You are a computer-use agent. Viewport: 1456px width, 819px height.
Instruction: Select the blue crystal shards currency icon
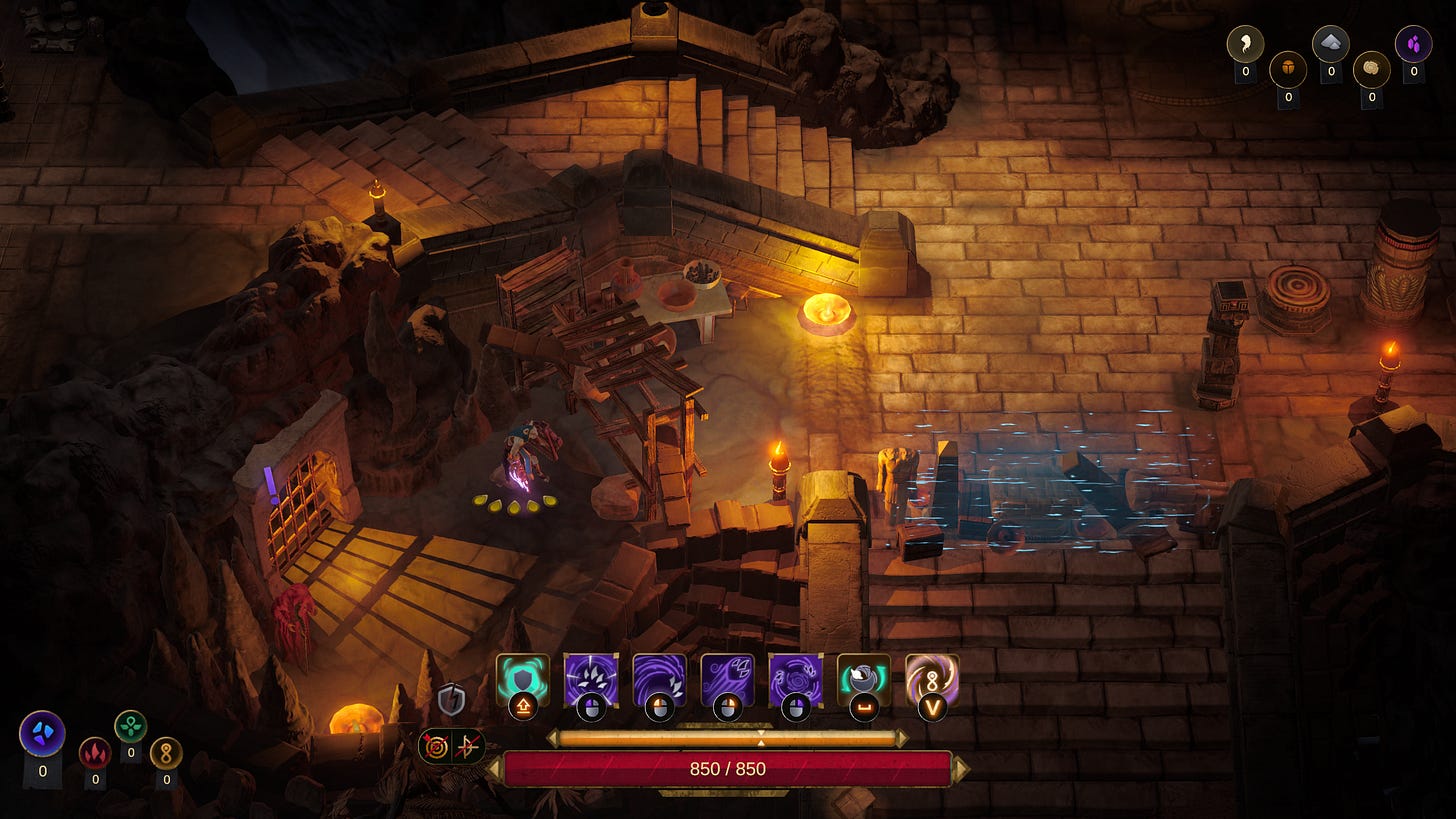(42, 733)
